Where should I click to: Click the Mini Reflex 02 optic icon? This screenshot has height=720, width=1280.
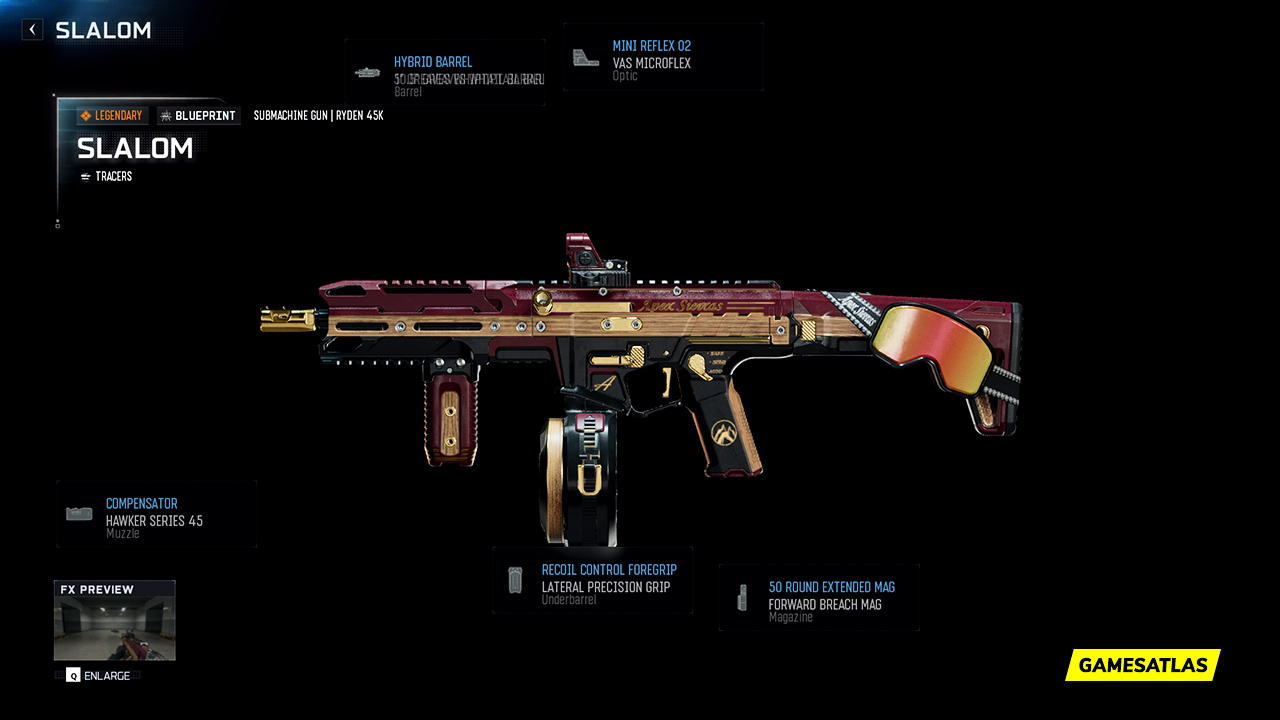pos(585,55)
